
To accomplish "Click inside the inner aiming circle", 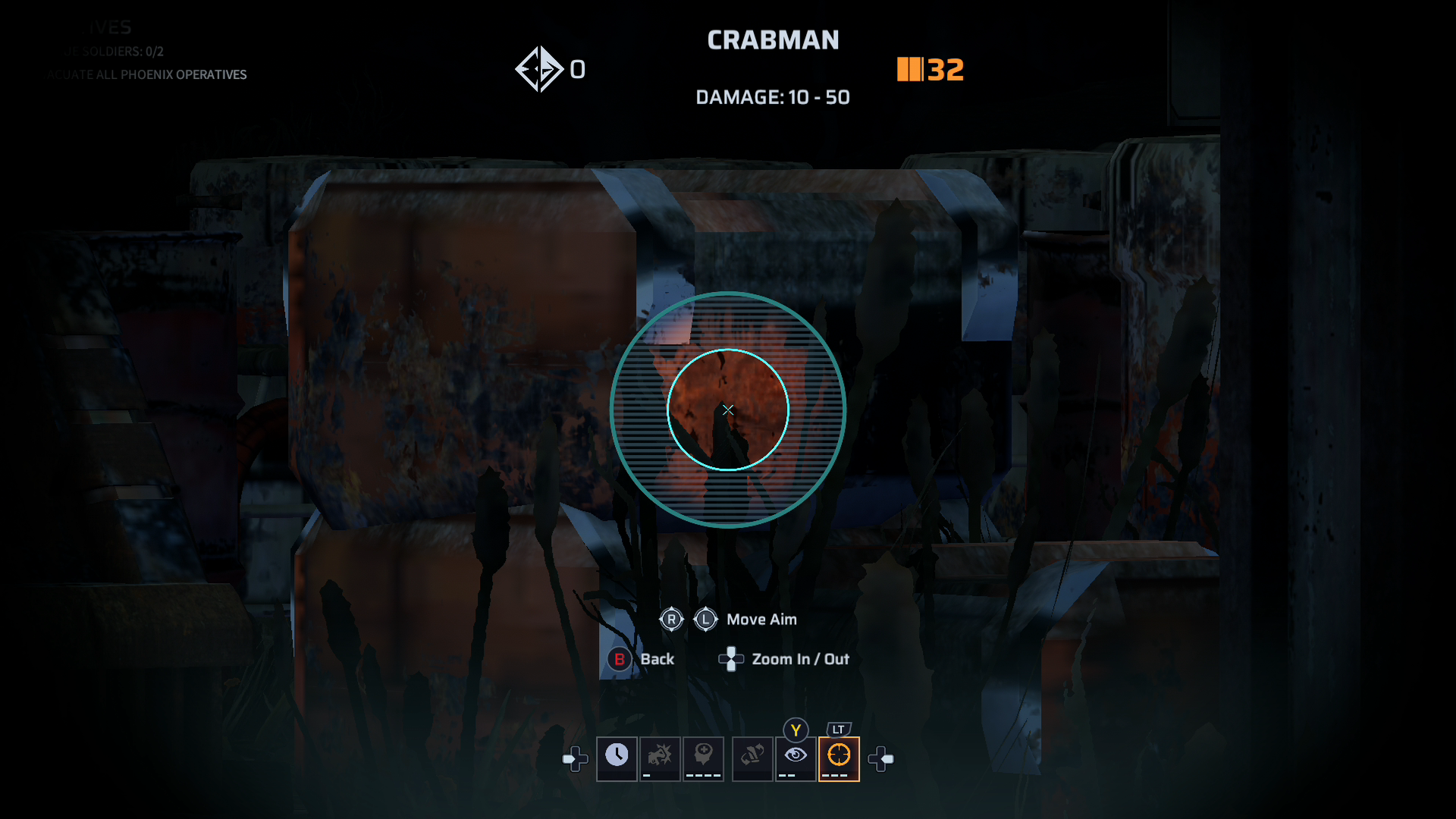I will (728, 409).
